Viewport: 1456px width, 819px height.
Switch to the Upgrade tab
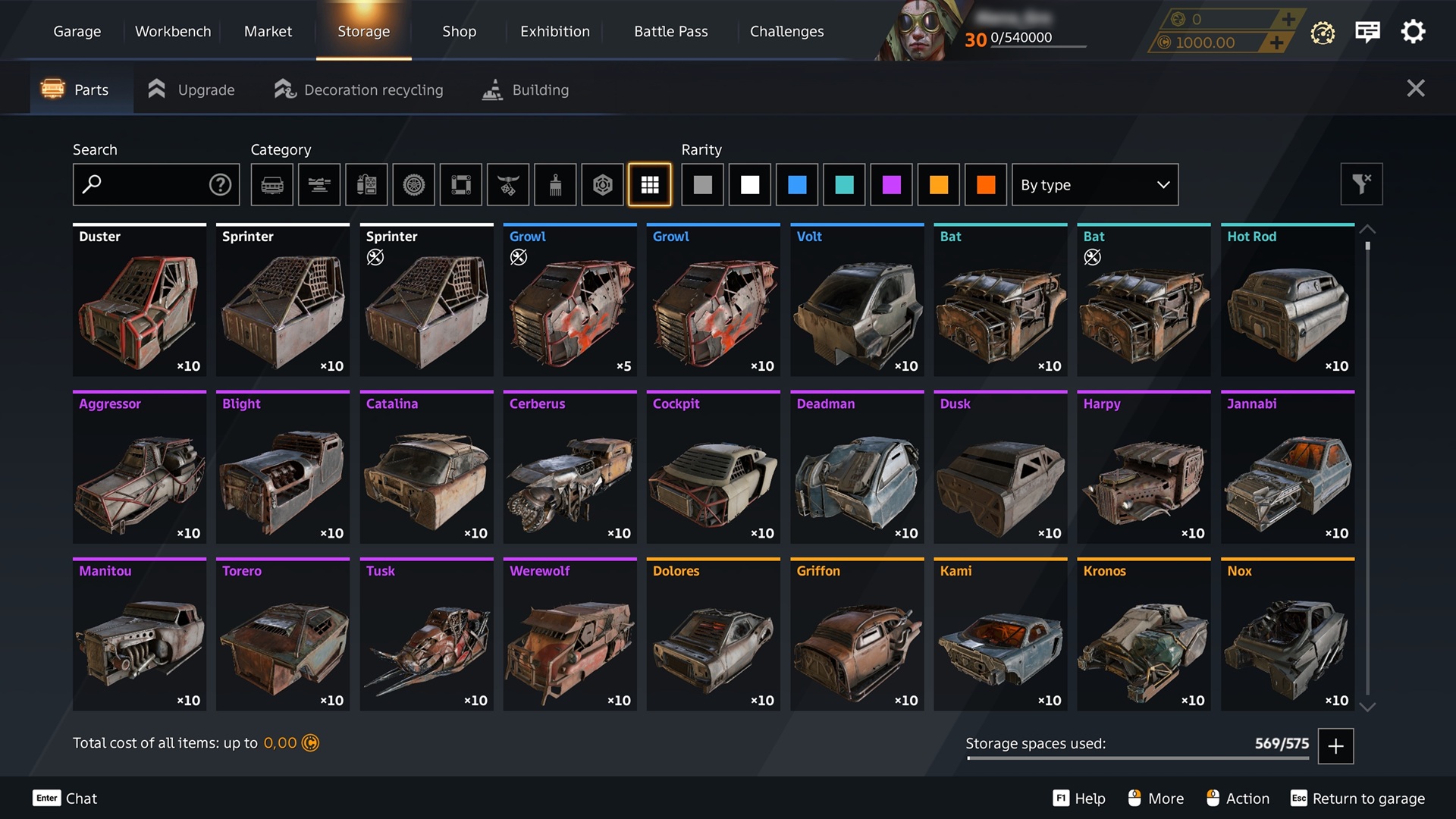click(x=192, y=89)
